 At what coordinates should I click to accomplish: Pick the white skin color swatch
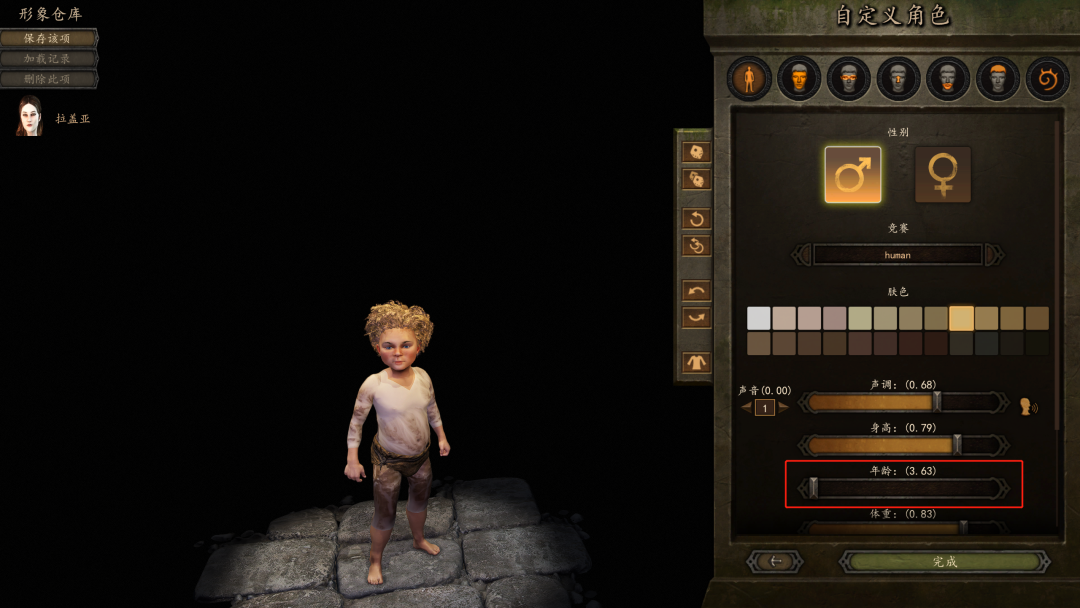coord(759,318)
